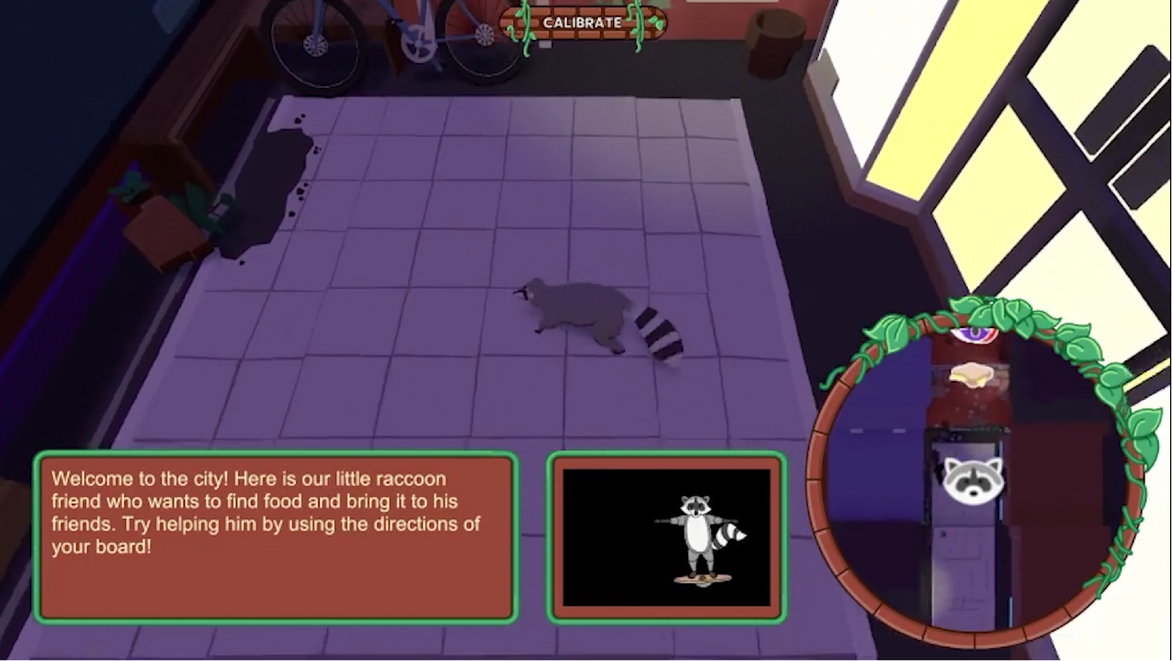Select the raccoon face marker on minimap

click(x=973, y=476)
